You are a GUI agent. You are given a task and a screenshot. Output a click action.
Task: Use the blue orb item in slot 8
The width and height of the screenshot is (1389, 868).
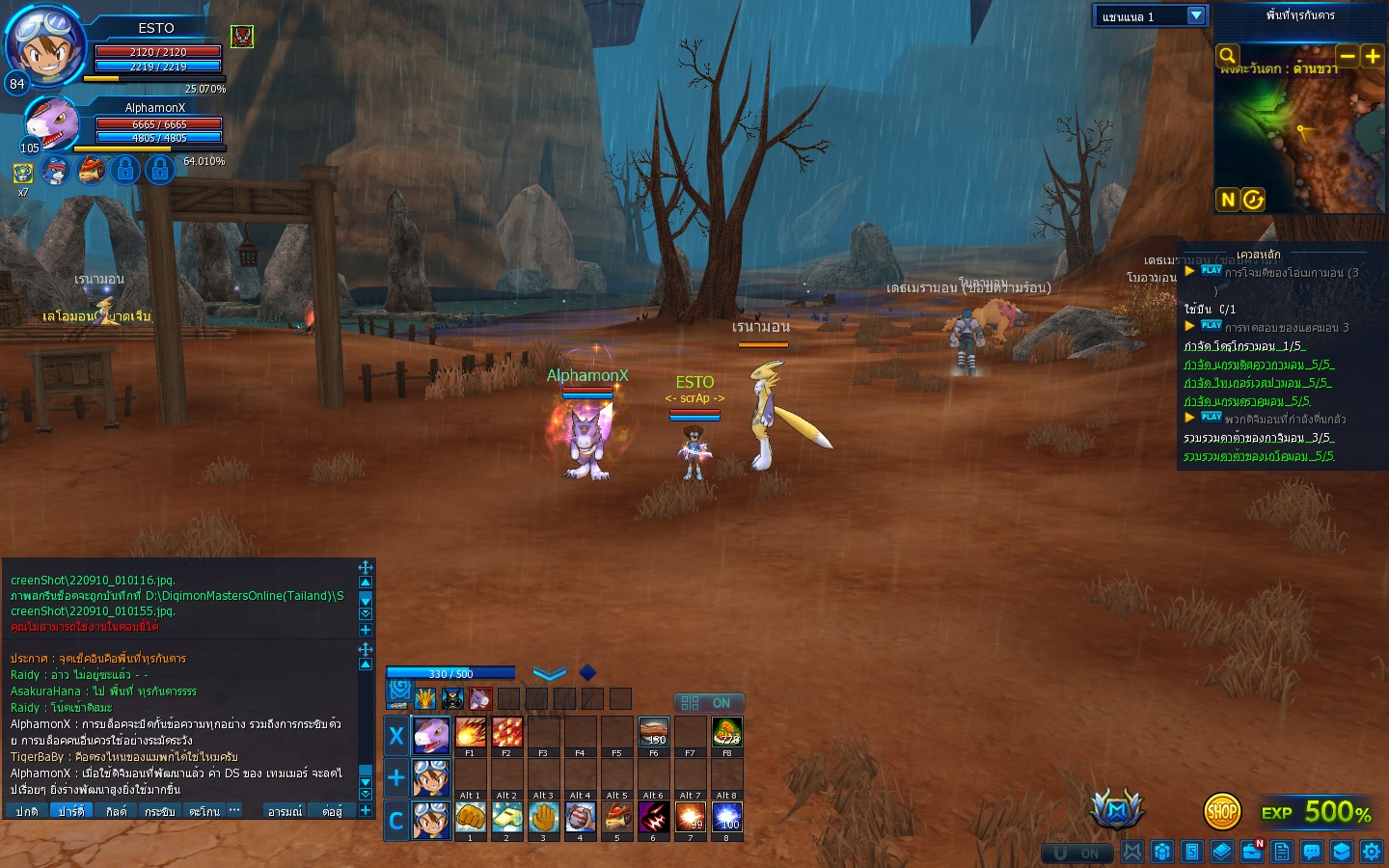(726, 818)
